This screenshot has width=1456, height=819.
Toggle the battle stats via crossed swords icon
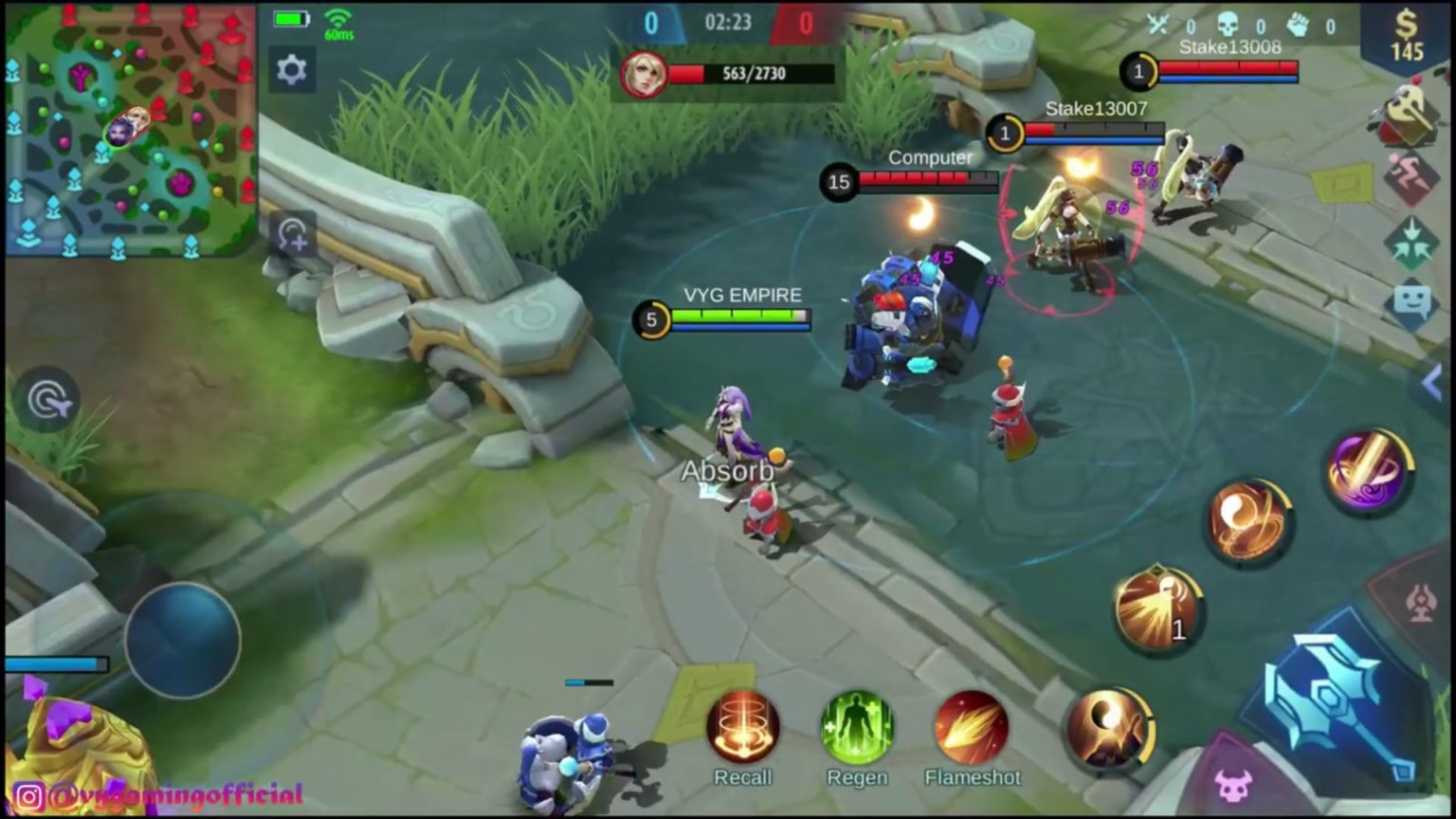pyautogui.click(x=1158, y=24)
